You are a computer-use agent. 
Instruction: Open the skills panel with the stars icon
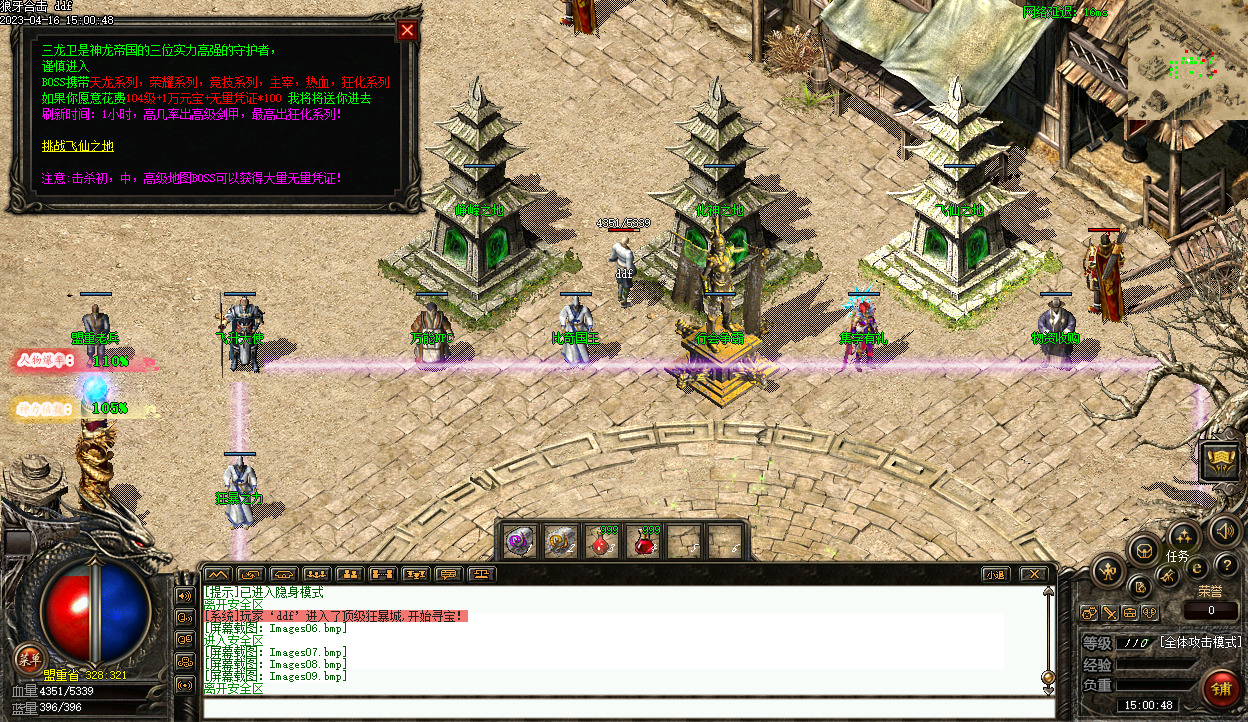[x=1183, y=535]
